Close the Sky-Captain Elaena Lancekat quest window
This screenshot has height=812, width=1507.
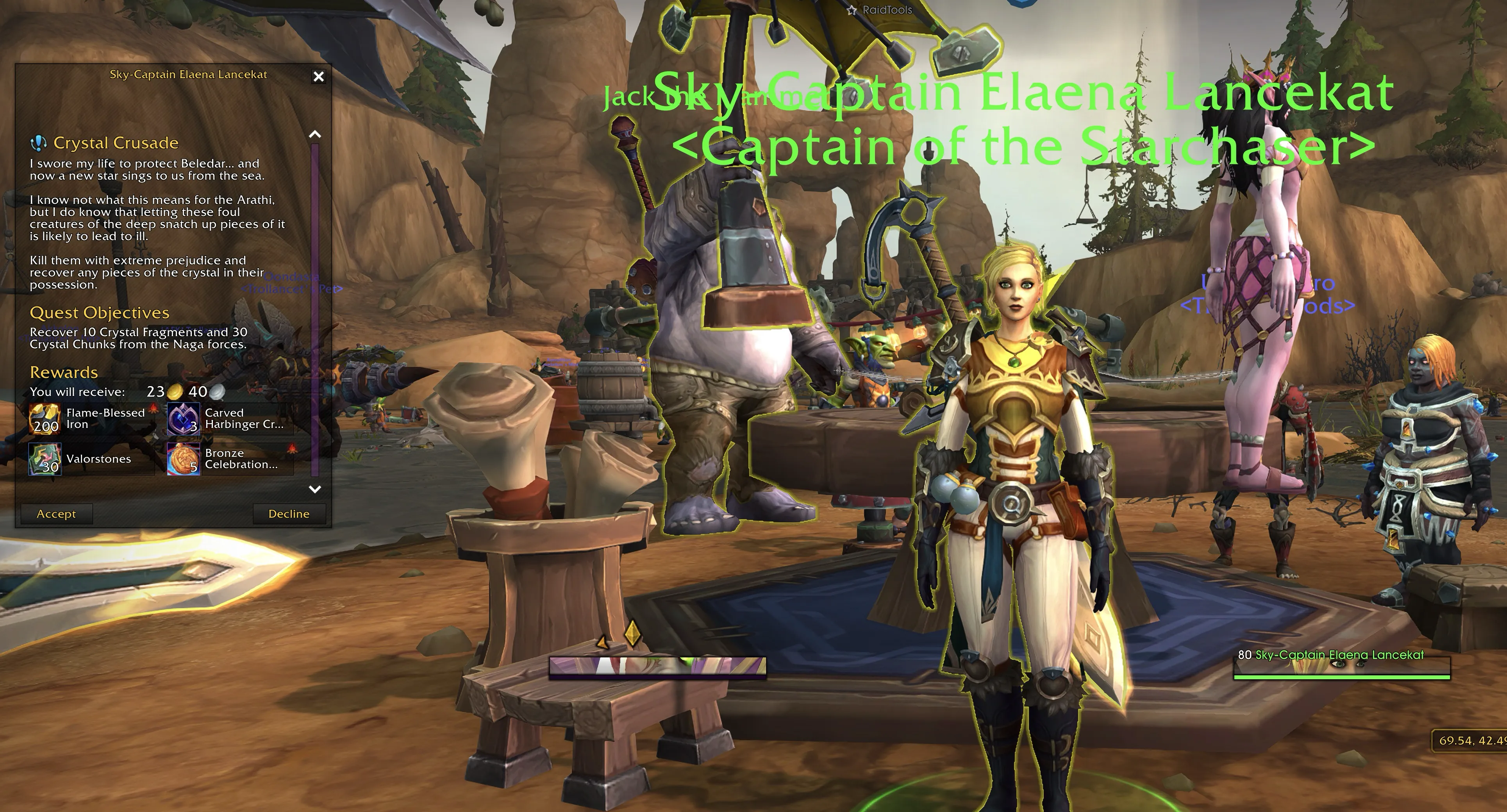pyautogui.click(x=318, y=77)
